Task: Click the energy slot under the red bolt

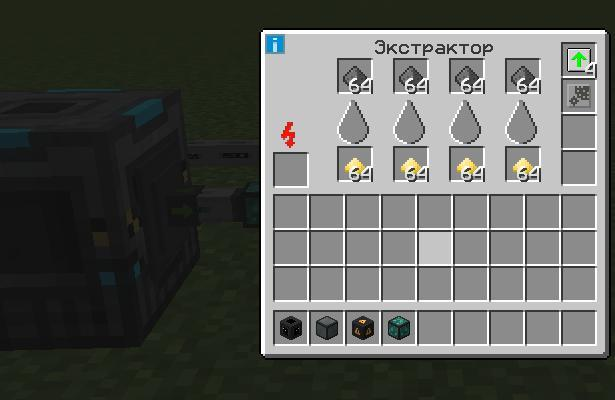Action: point(291,169)
